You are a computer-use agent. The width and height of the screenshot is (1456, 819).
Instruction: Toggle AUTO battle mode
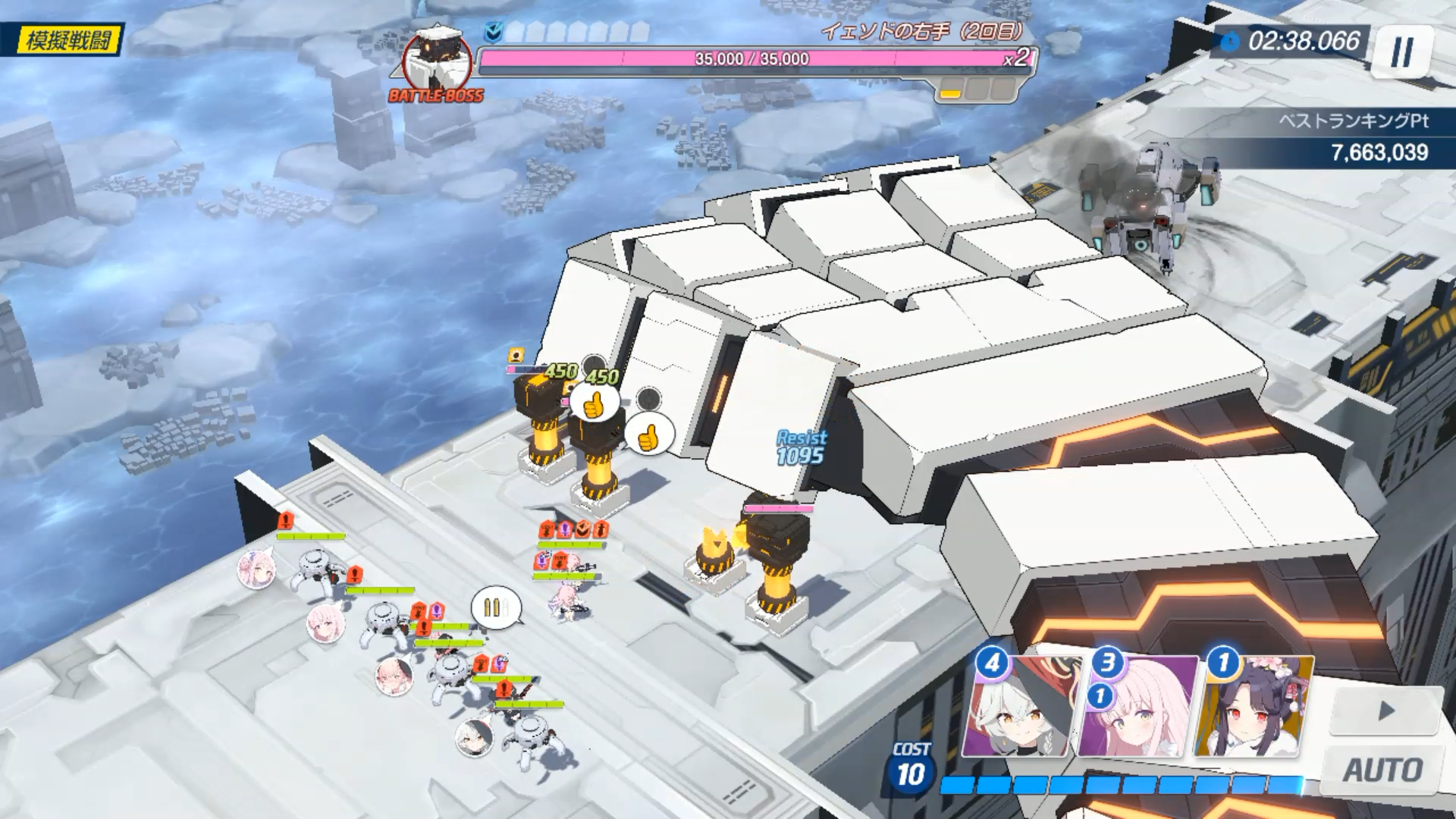[x=1382, y=770]
